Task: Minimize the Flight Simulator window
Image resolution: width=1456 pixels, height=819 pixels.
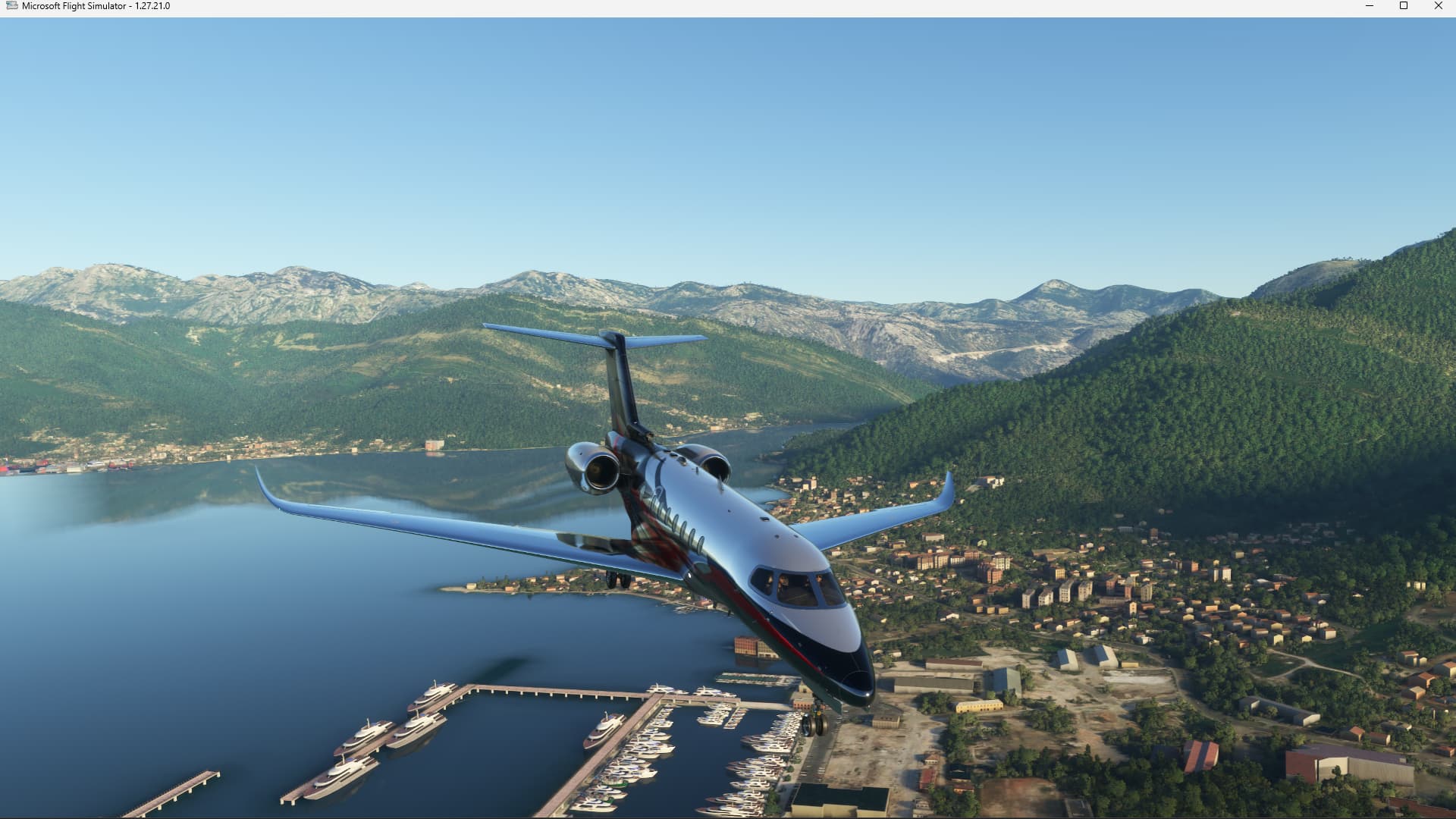Action: 1370,6
